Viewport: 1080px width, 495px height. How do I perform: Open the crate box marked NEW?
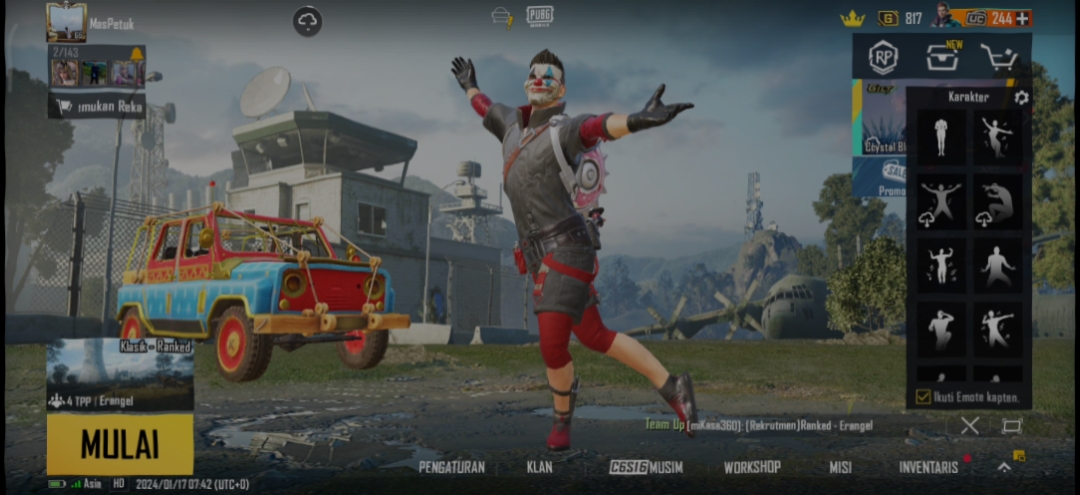point(941,57)
